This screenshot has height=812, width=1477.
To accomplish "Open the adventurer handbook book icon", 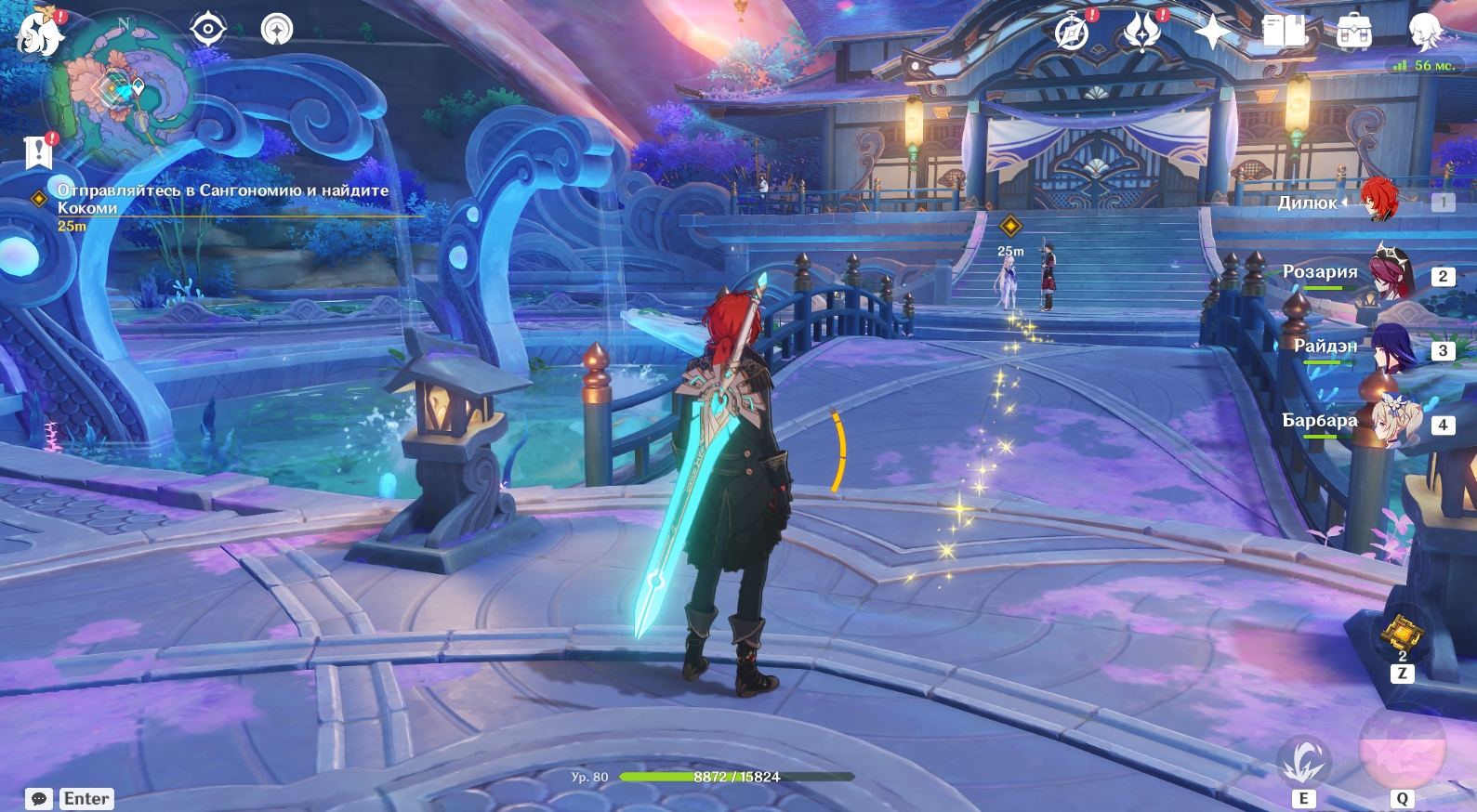I will point(1284,32).
